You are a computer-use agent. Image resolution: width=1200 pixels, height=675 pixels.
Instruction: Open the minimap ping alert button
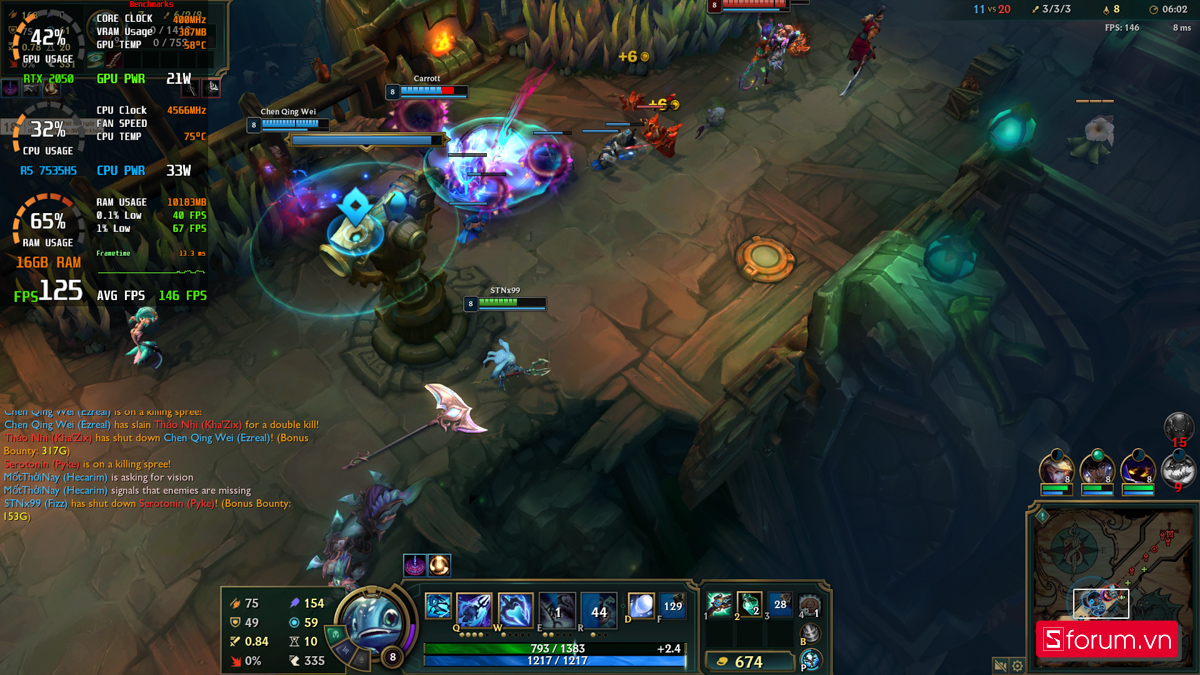coord(1042,516)
